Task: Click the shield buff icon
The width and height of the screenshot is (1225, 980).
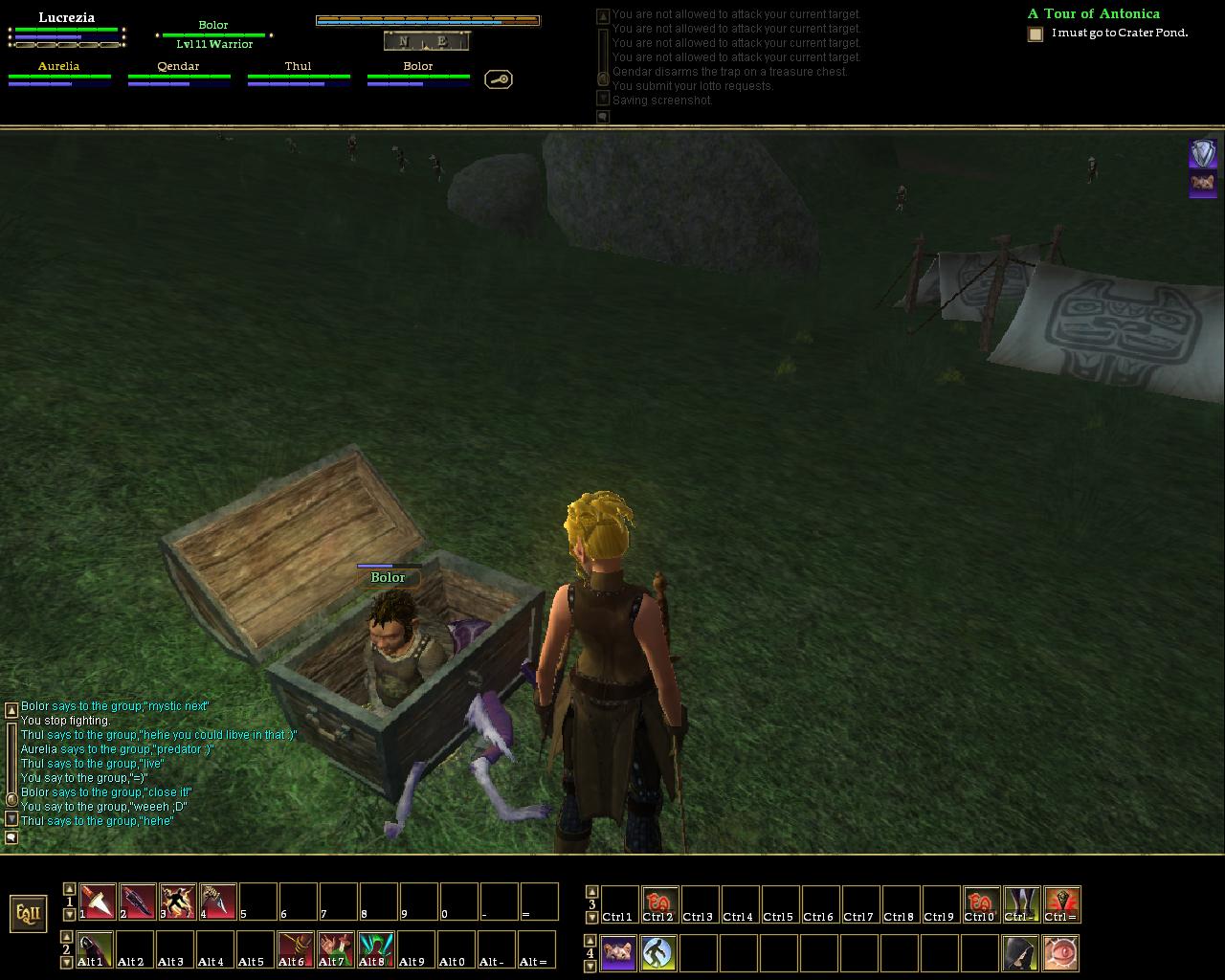Action: pos(1203,153)
